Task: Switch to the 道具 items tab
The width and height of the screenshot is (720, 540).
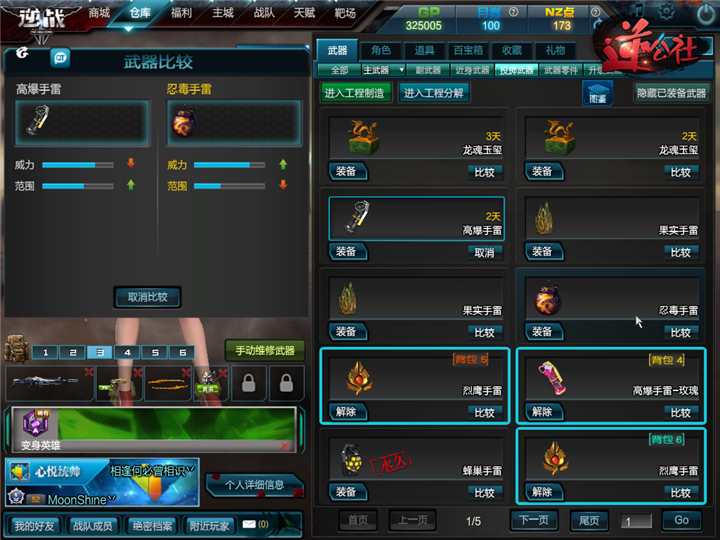Action: [424, 50]
